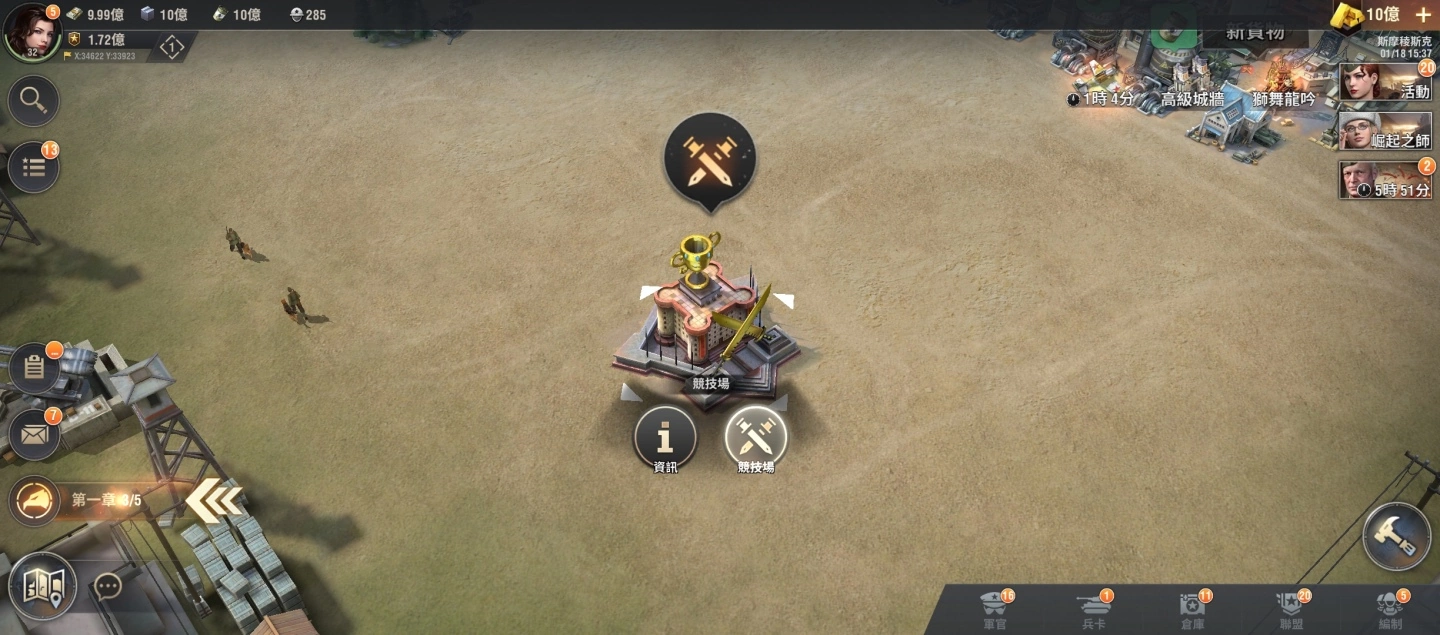The height and width of the screenshot is (635, 1440).
Task: Open the clipboard report button
Action: coord(34,368)
